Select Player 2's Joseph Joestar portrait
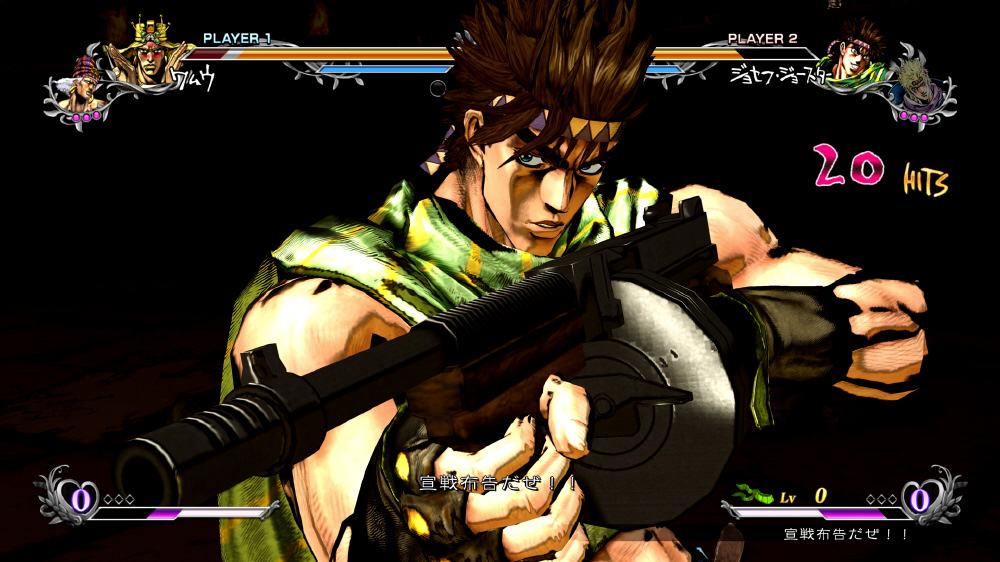This screenshot has width=1000, height=562. pos(850,55)
